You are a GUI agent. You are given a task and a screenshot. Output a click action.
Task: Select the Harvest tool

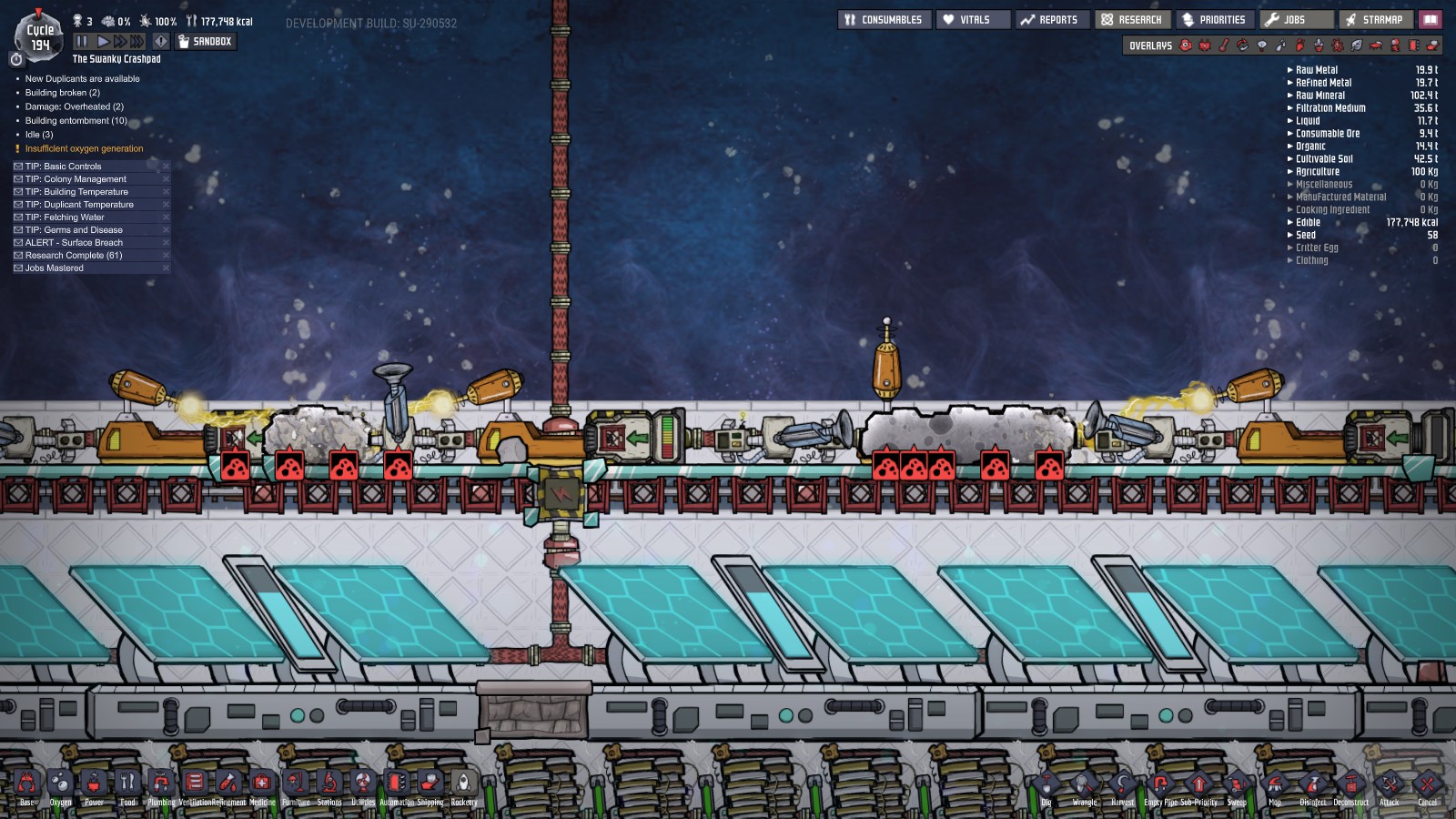[x=1122, y=784]
